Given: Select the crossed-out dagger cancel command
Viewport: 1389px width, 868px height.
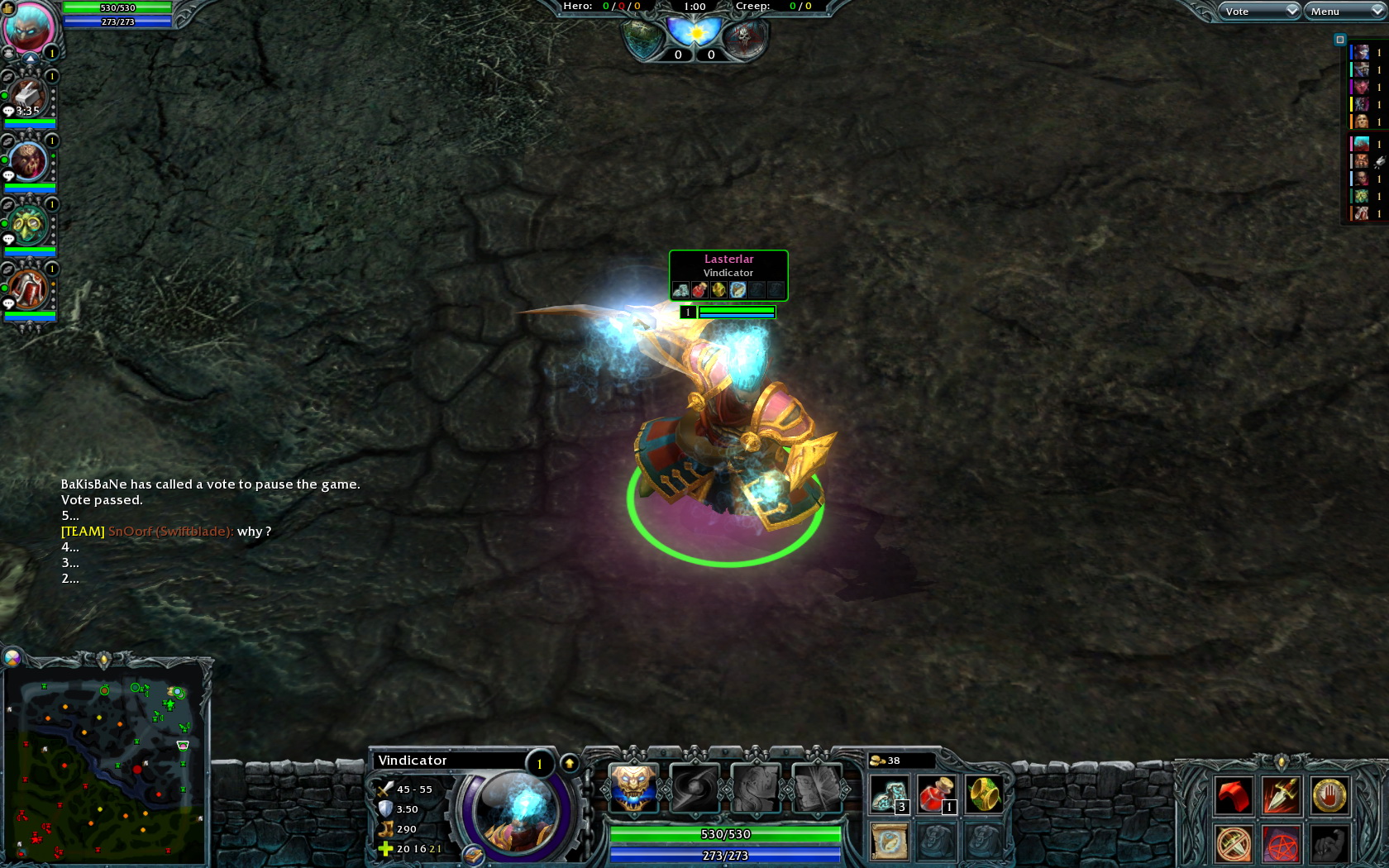Looking at the screenshot, I should coord(1233,844).
